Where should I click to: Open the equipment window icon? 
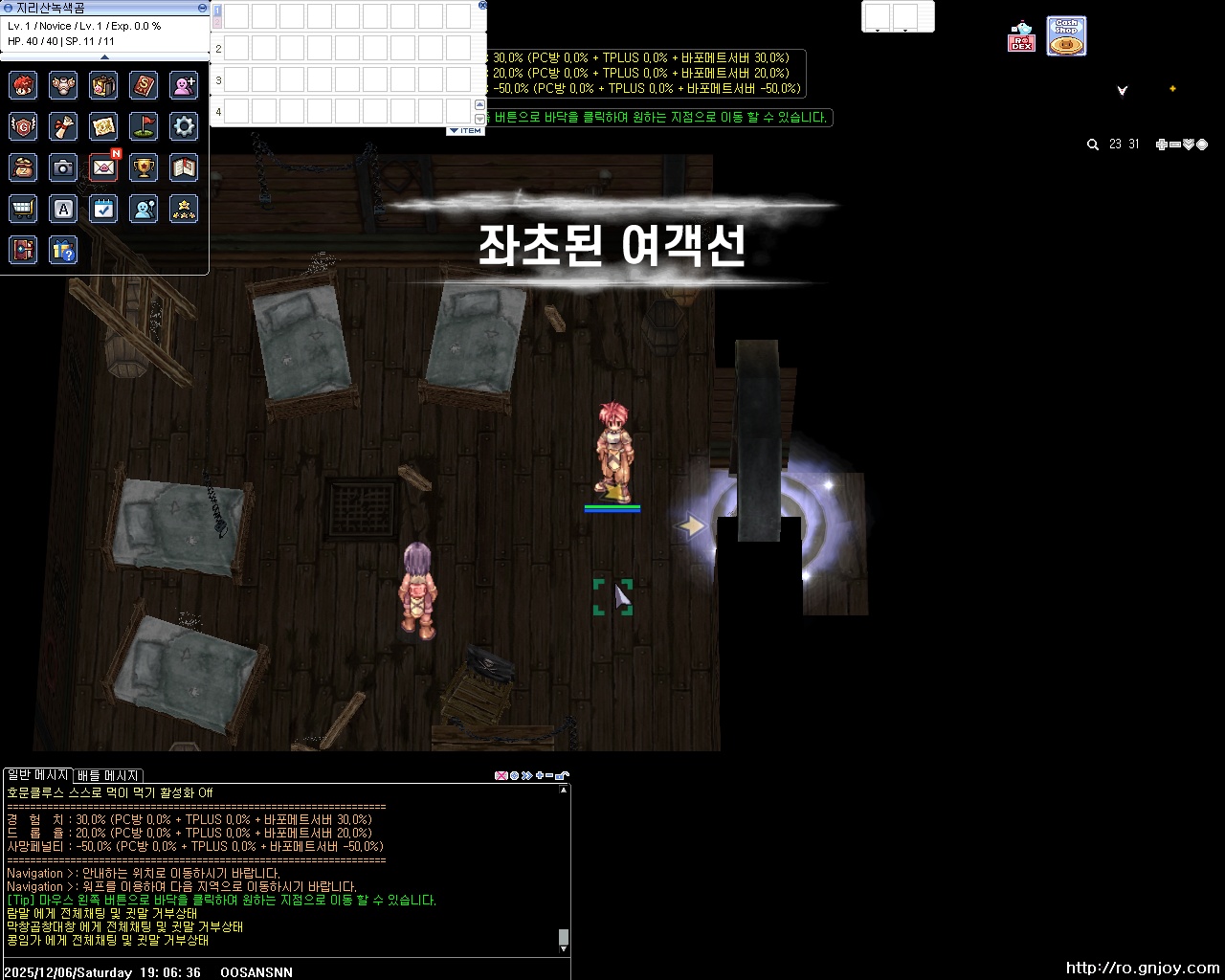click(x=63, y=85)
